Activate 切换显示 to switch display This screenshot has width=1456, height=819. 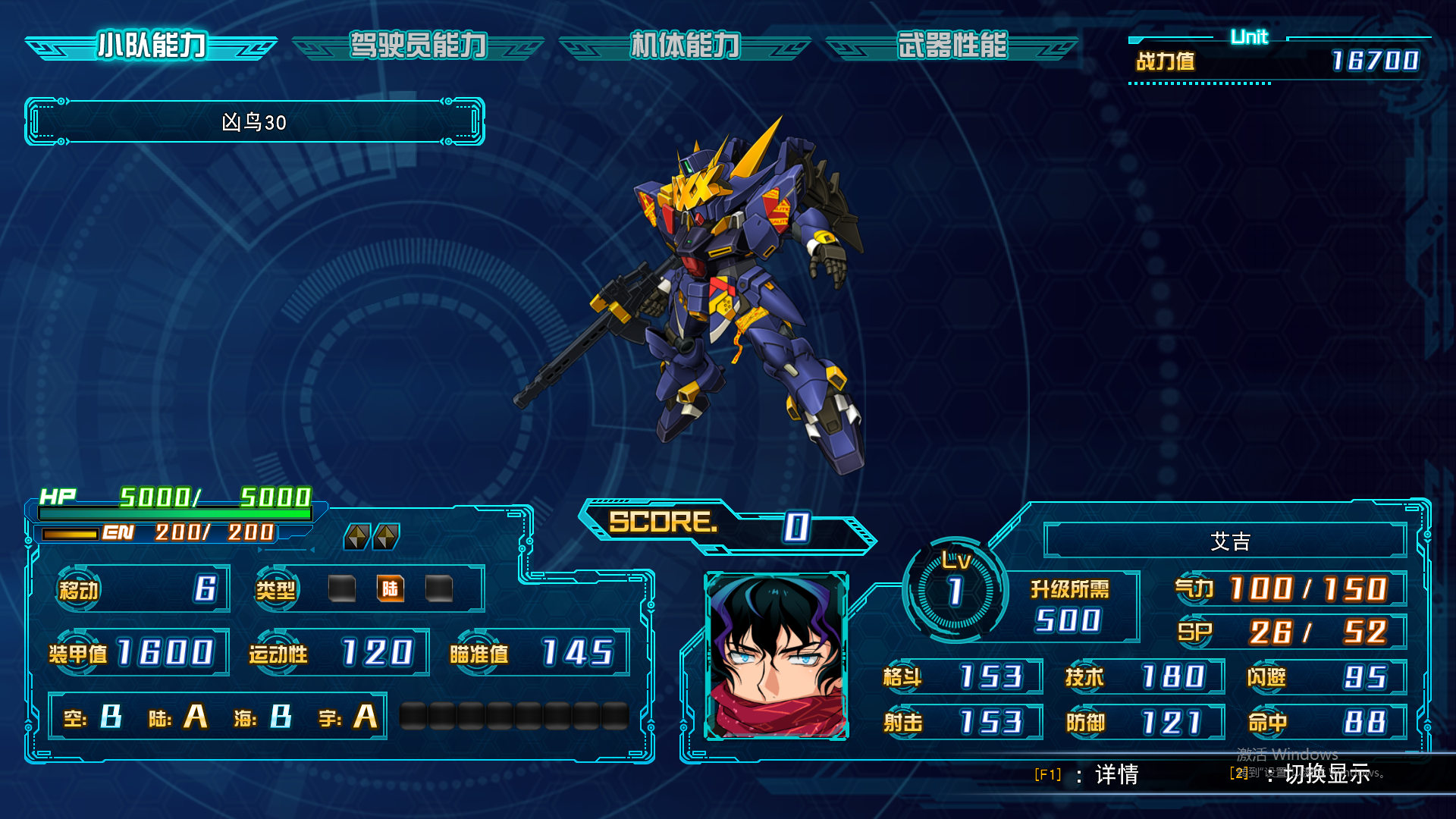pos(1326,774)
